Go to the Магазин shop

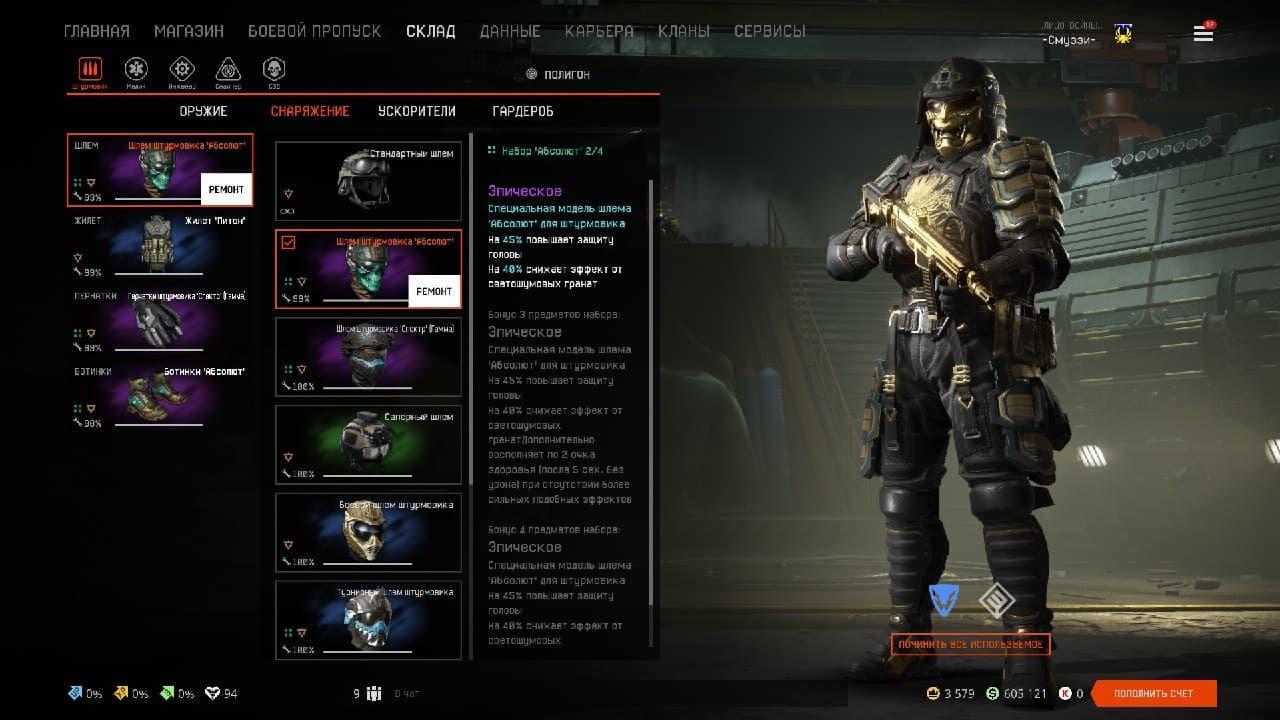tap(189, 31)
